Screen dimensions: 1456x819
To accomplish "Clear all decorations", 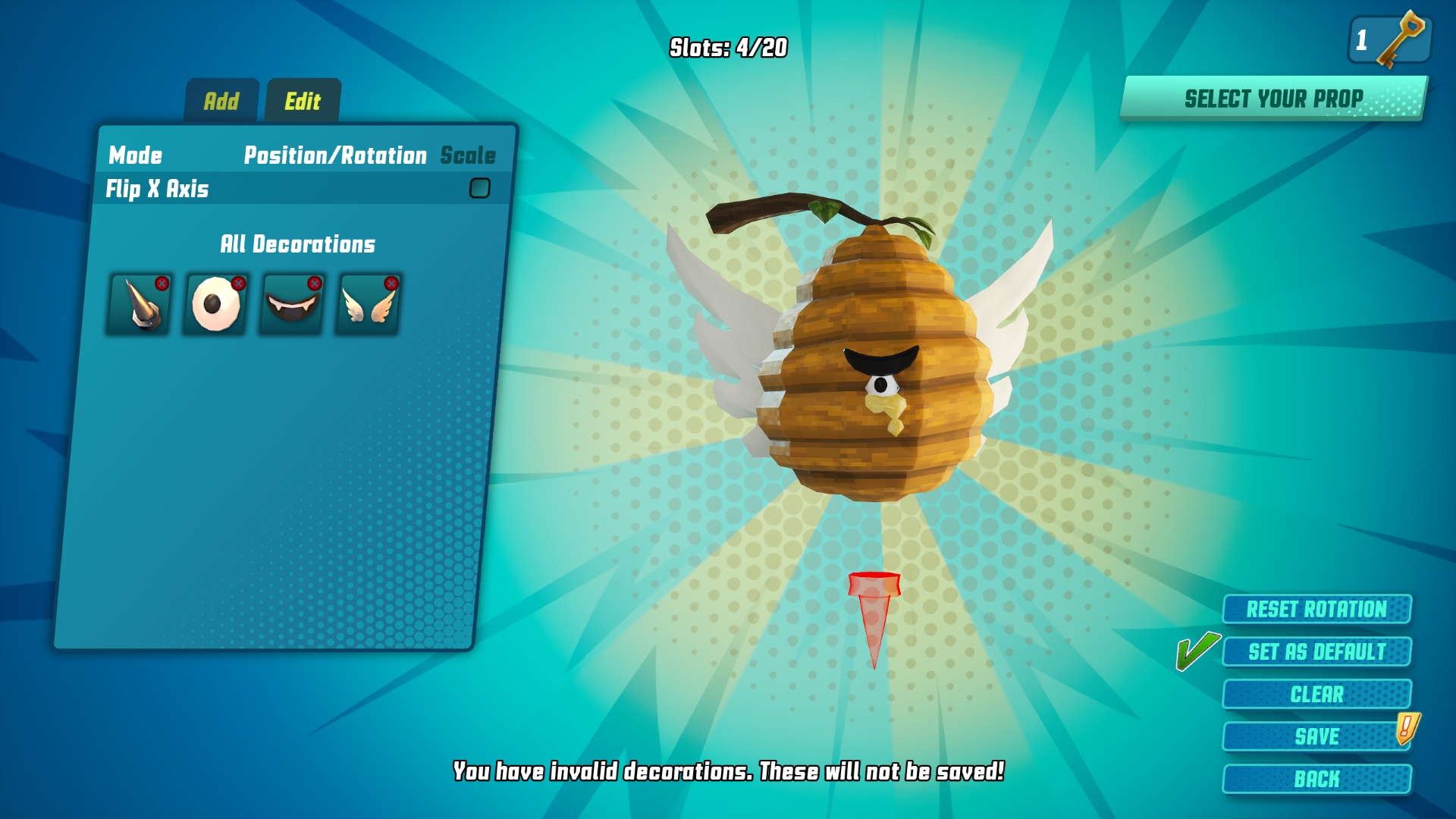I will (x=1316, y=694).
